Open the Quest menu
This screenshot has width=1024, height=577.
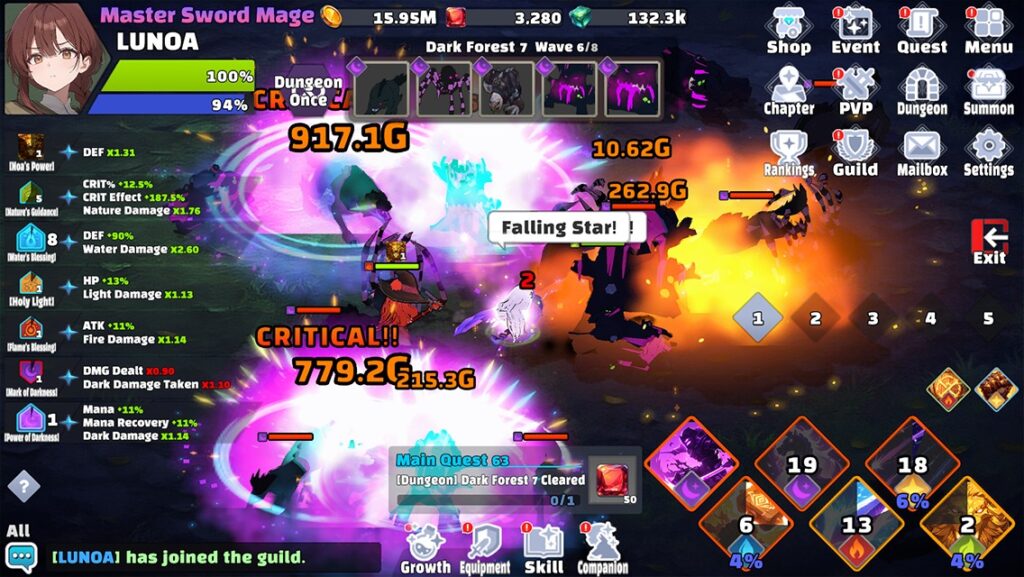921,29
